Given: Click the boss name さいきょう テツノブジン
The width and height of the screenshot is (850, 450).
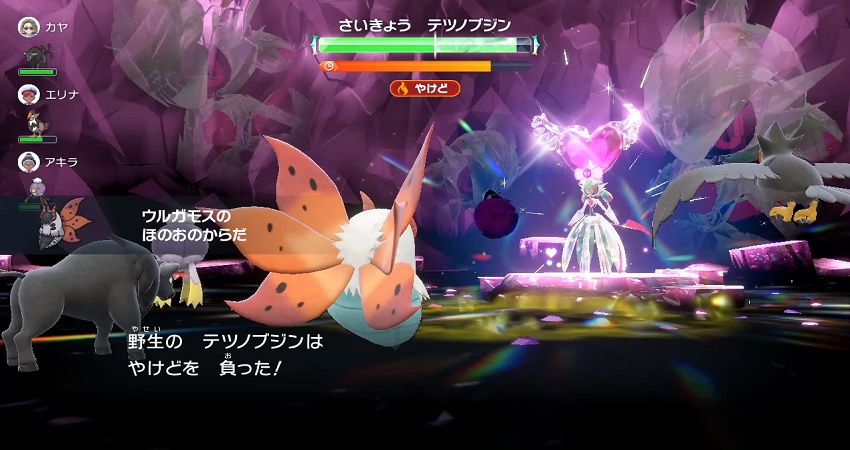Looking at the screenshot, I should click(x=425, y=24).
